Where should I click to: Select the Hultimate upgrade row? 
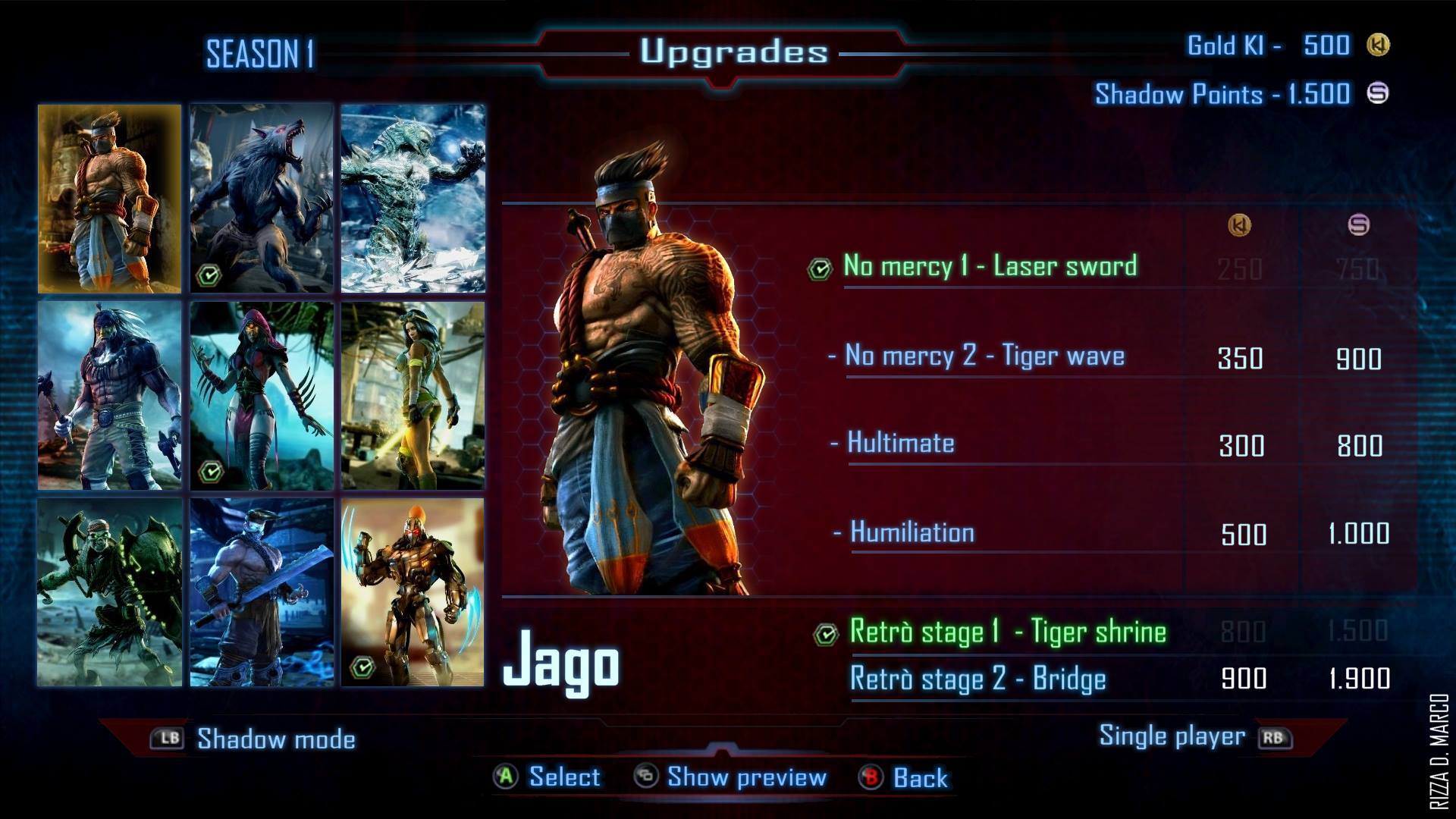[900, 443]
